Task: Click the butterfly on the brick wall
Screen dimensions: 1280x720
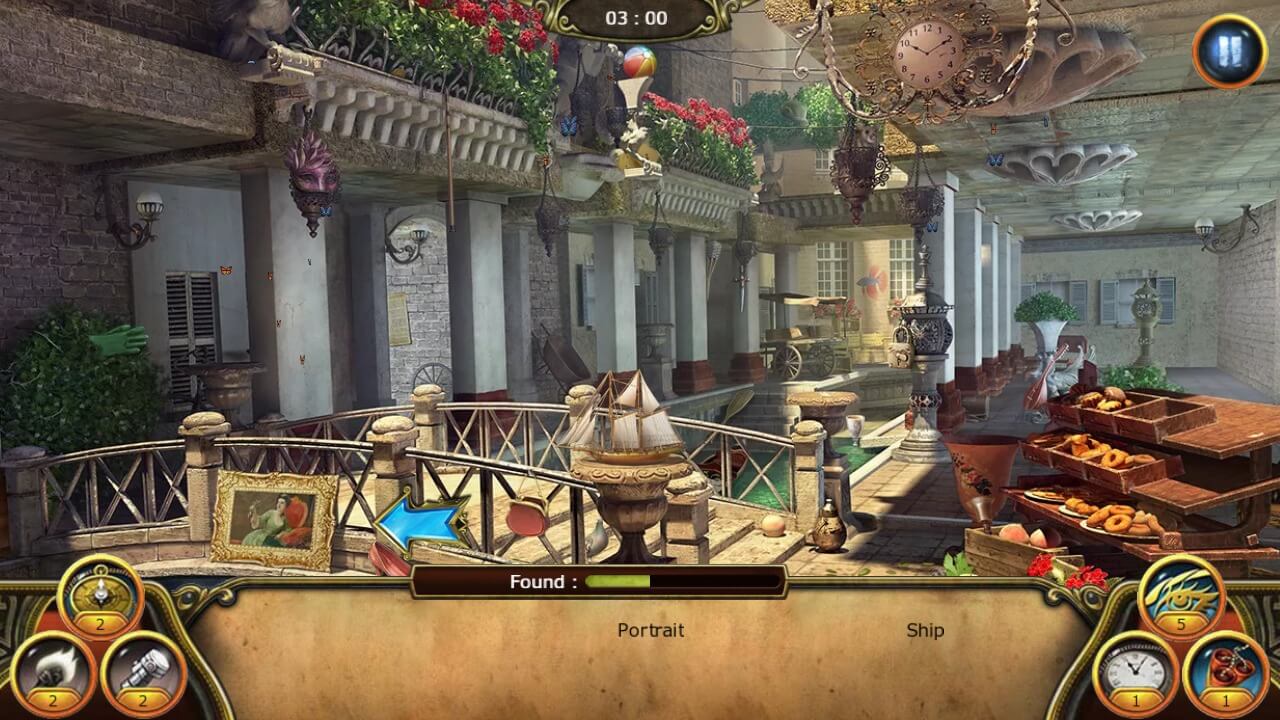Action: point(228,271)
